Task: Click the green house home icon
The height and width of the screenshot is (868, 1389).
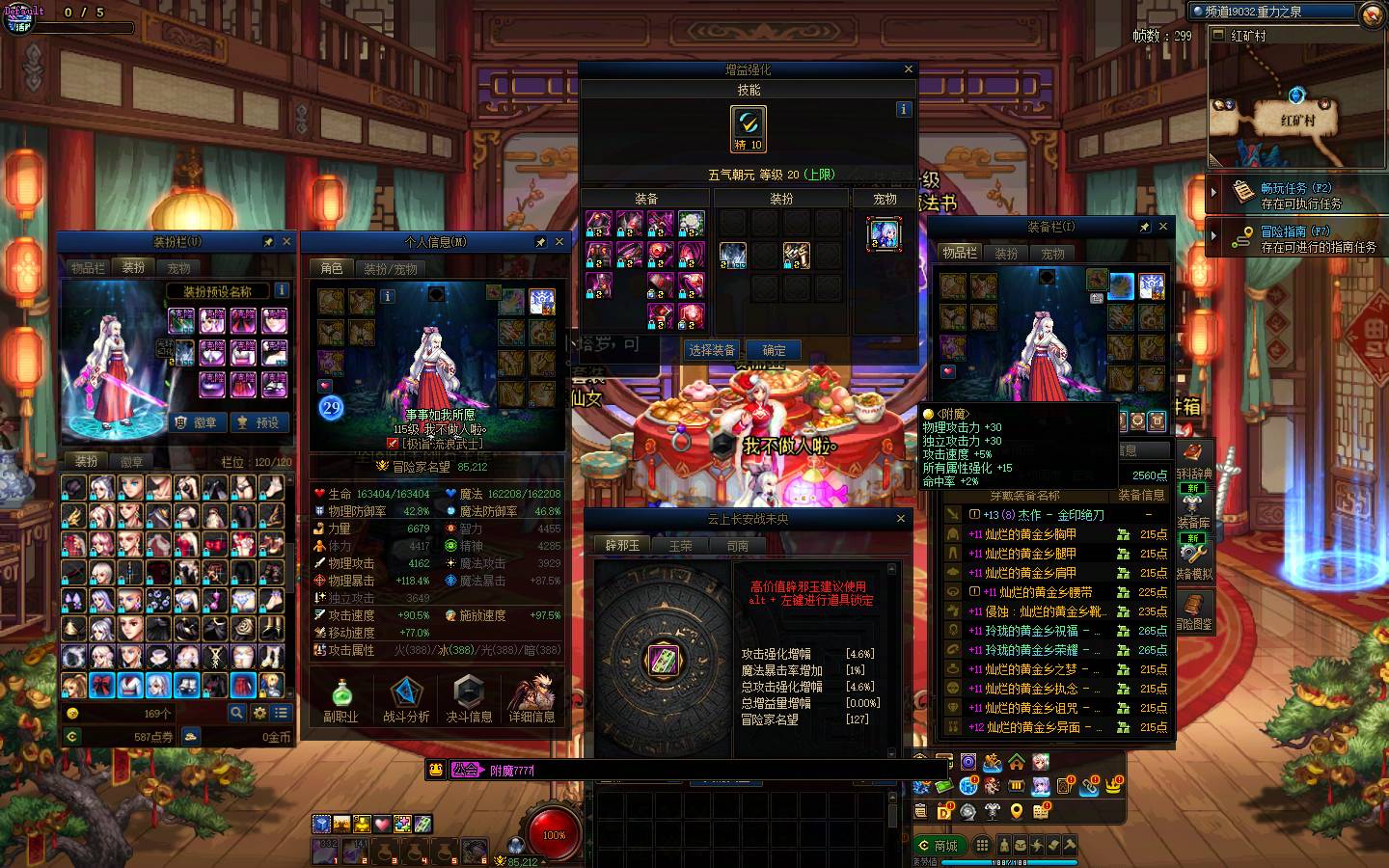Action: point(1016,762)
